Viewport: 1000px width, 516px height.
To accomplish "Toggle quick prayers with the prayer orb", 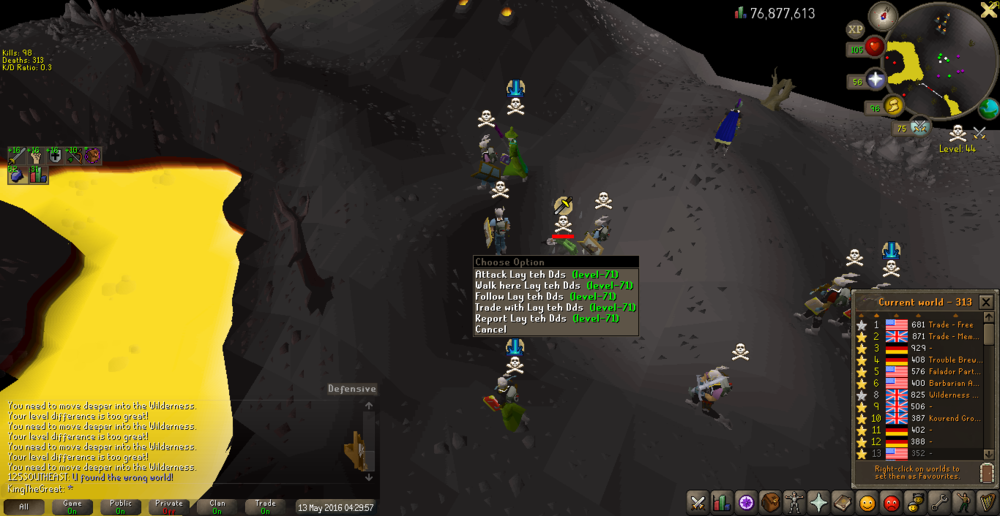I will [875, 80].
